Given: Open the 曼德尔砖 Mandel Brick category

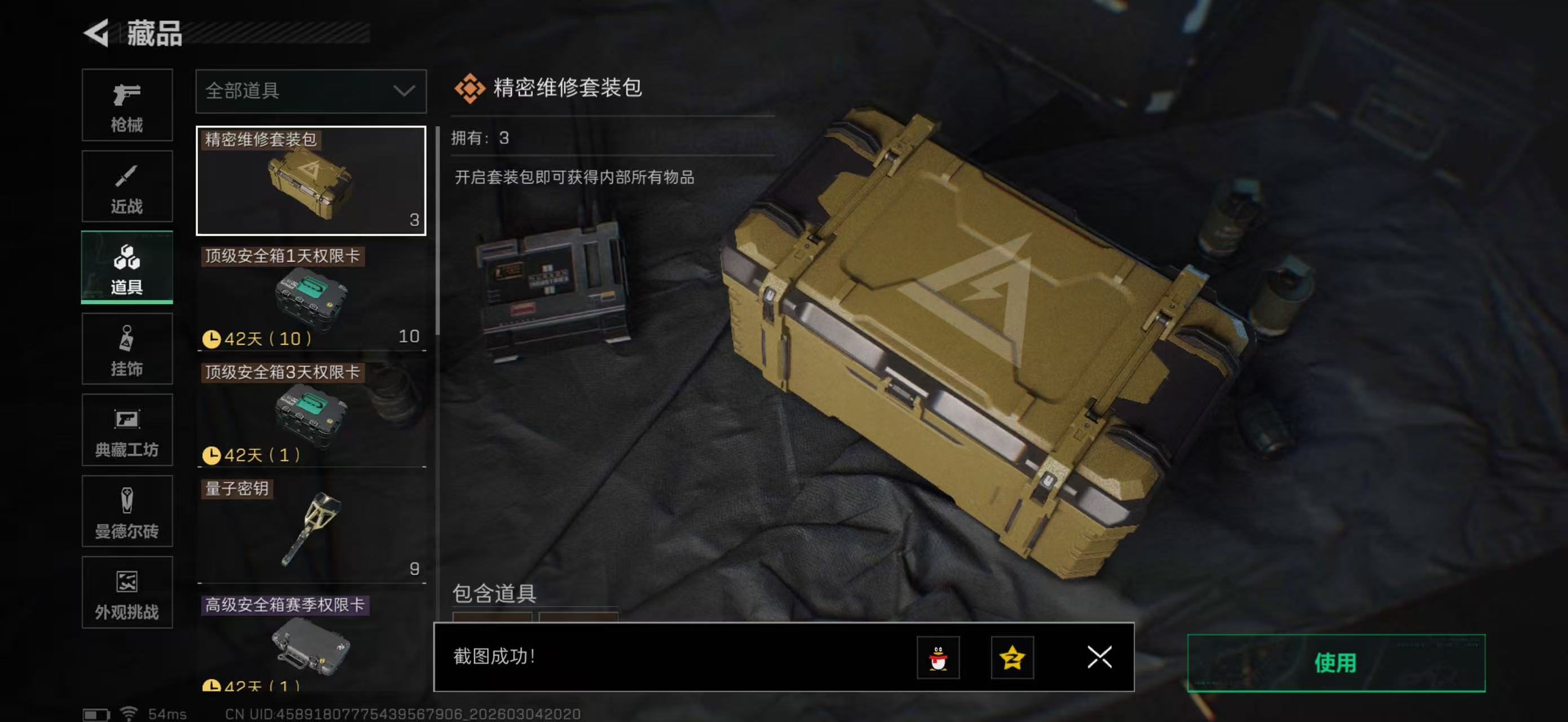Looking at the screenshot, I should (x=127, y=513).
